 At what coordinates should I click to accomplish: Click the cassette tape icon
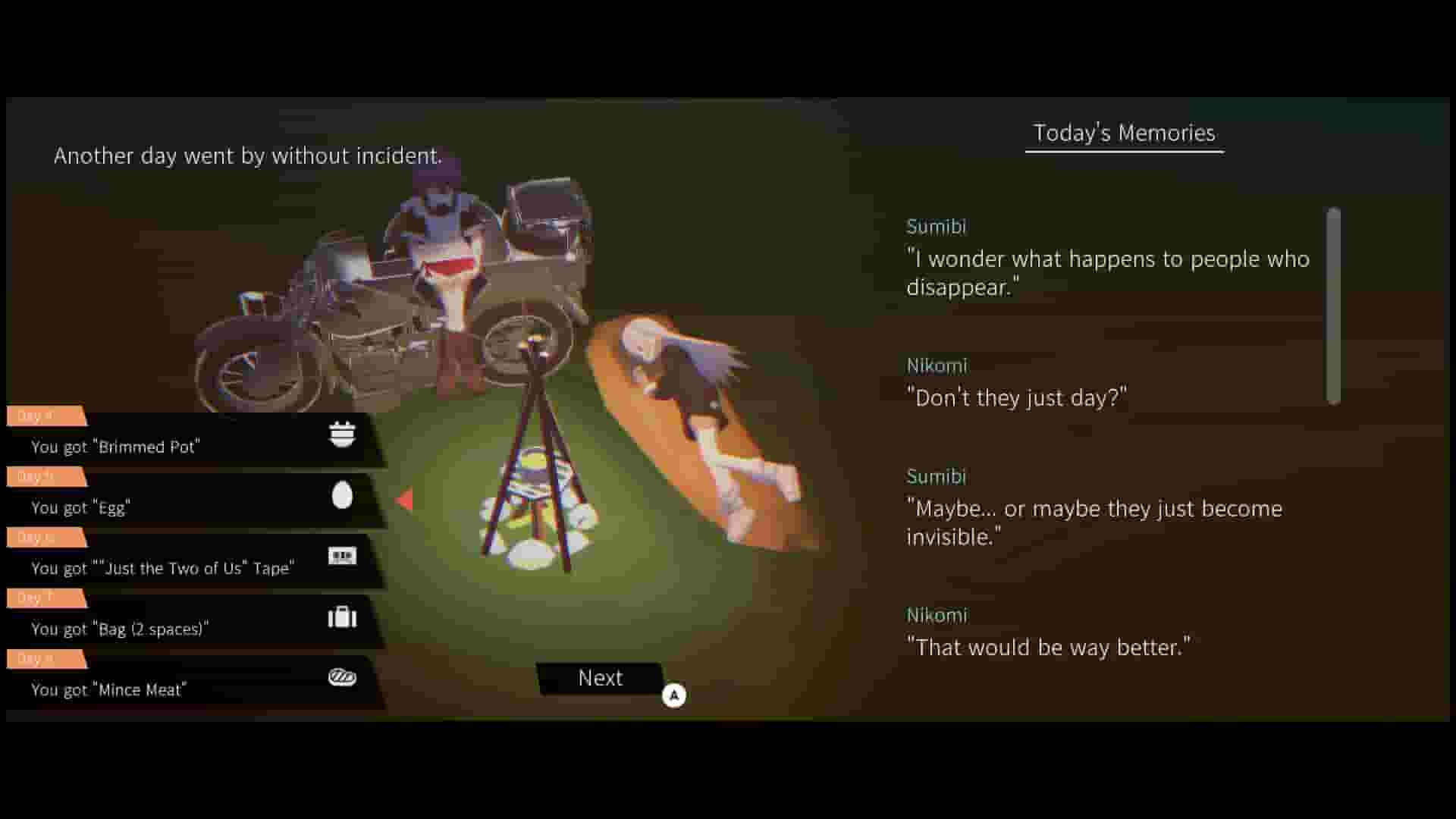point(343,556)
